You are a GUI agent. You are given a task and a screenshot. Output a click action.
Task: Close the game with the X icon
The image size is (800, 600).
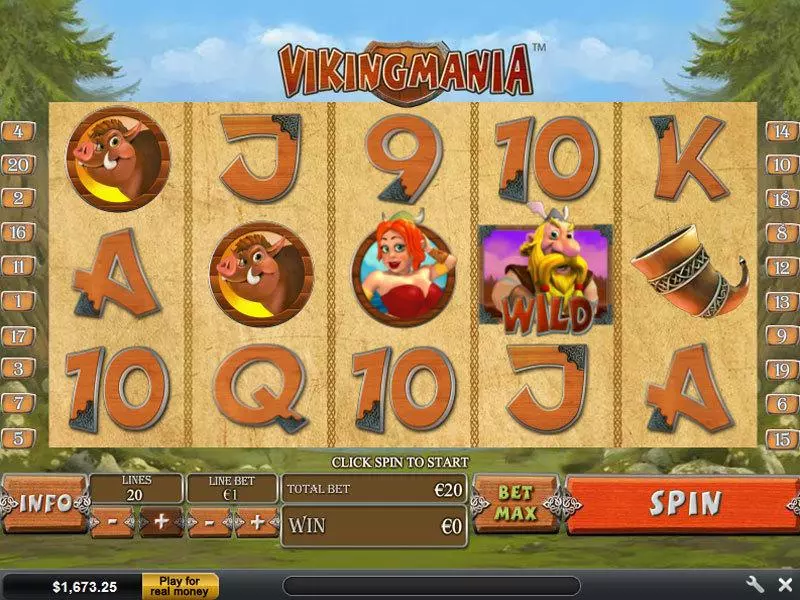click(784, 585)
